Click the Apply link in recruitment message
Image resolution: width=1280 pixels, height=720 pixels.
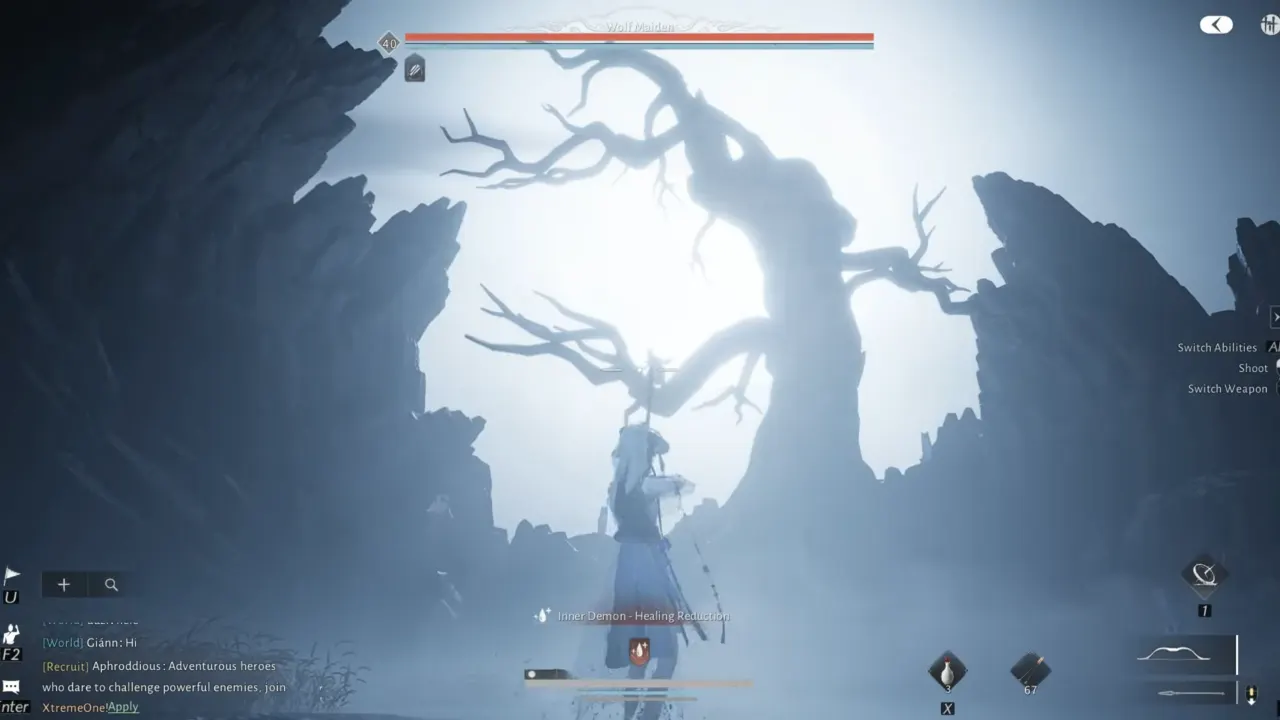pos(123,706)
